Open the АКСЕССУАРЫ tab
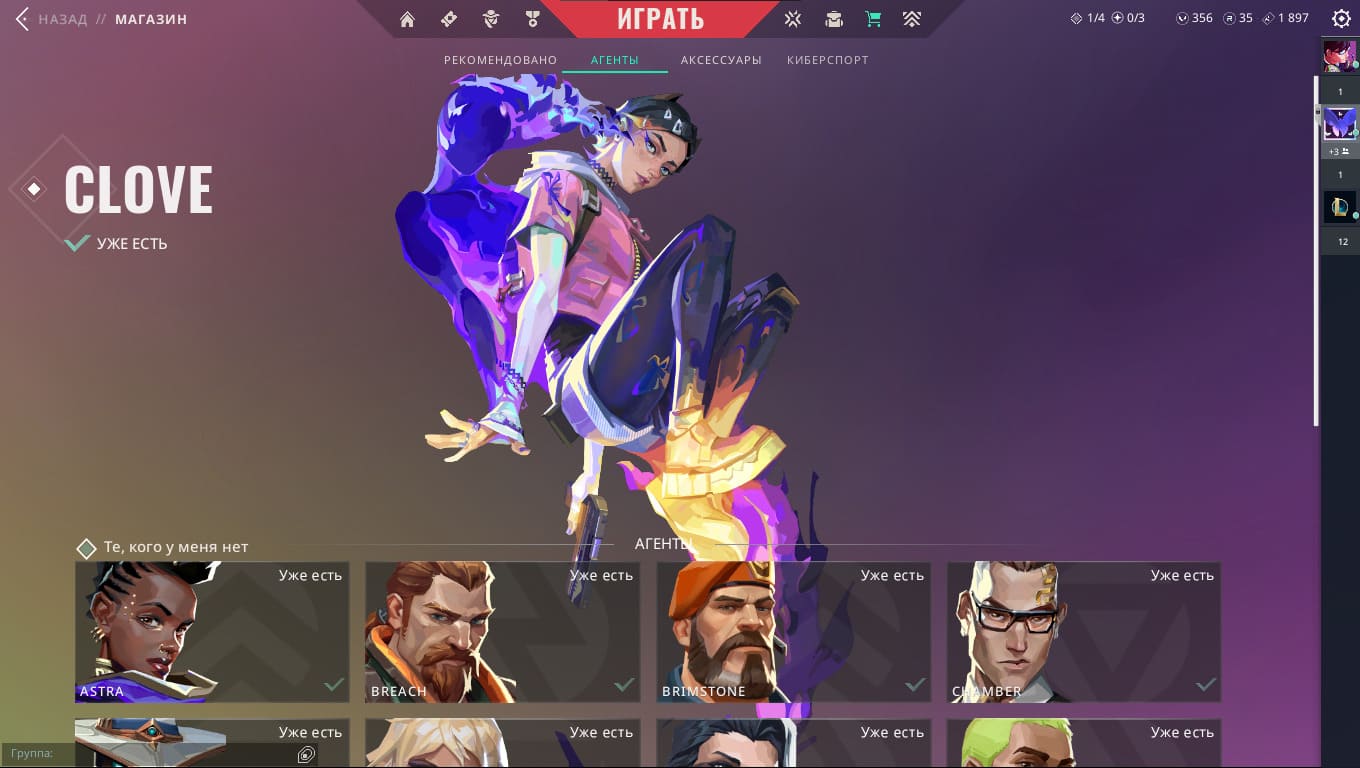The image size is (1360, 768). (x=721, y=60)
